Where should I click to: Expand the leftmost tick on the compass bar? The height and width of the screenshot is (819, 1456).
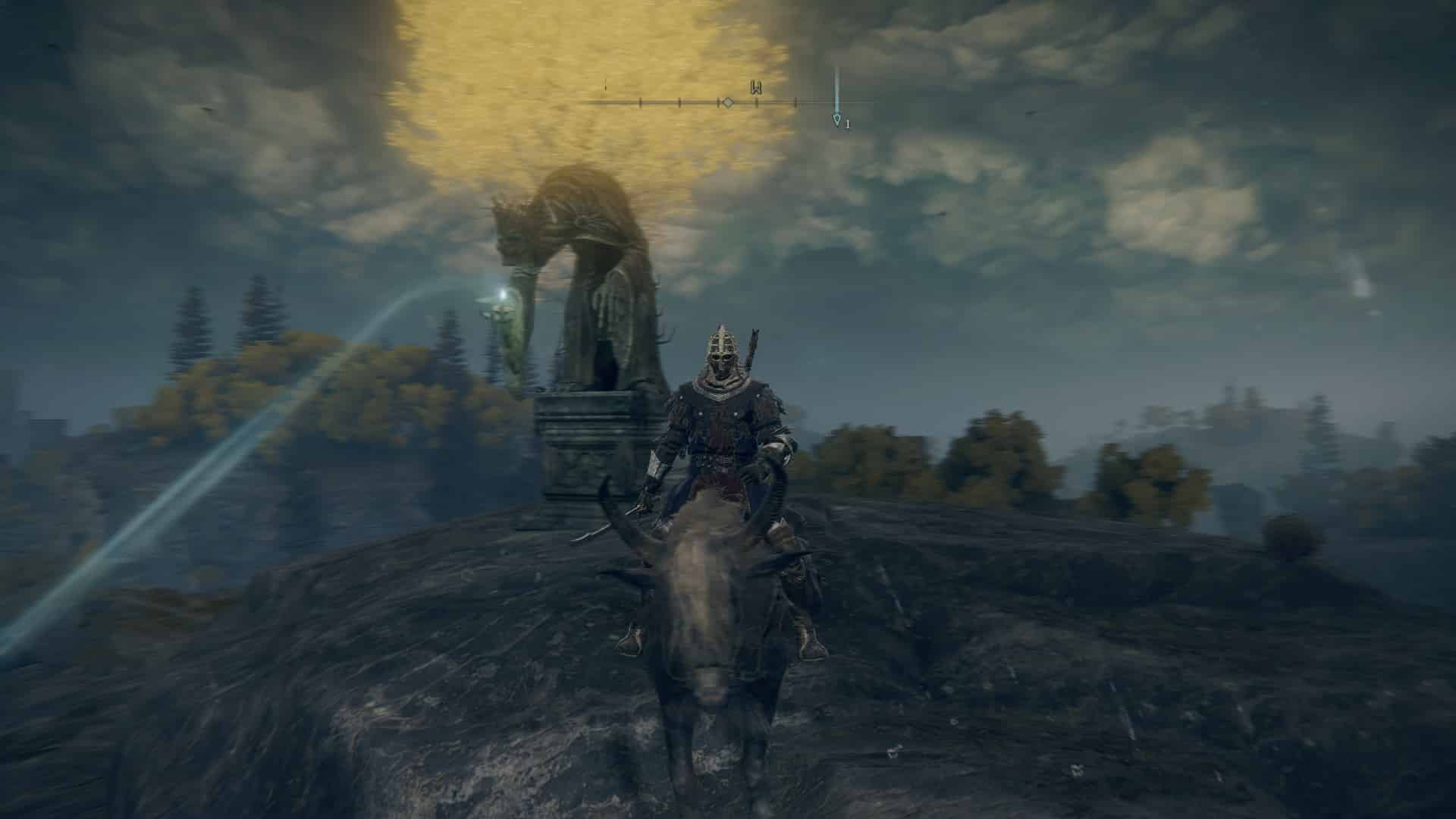pos(640,102)
